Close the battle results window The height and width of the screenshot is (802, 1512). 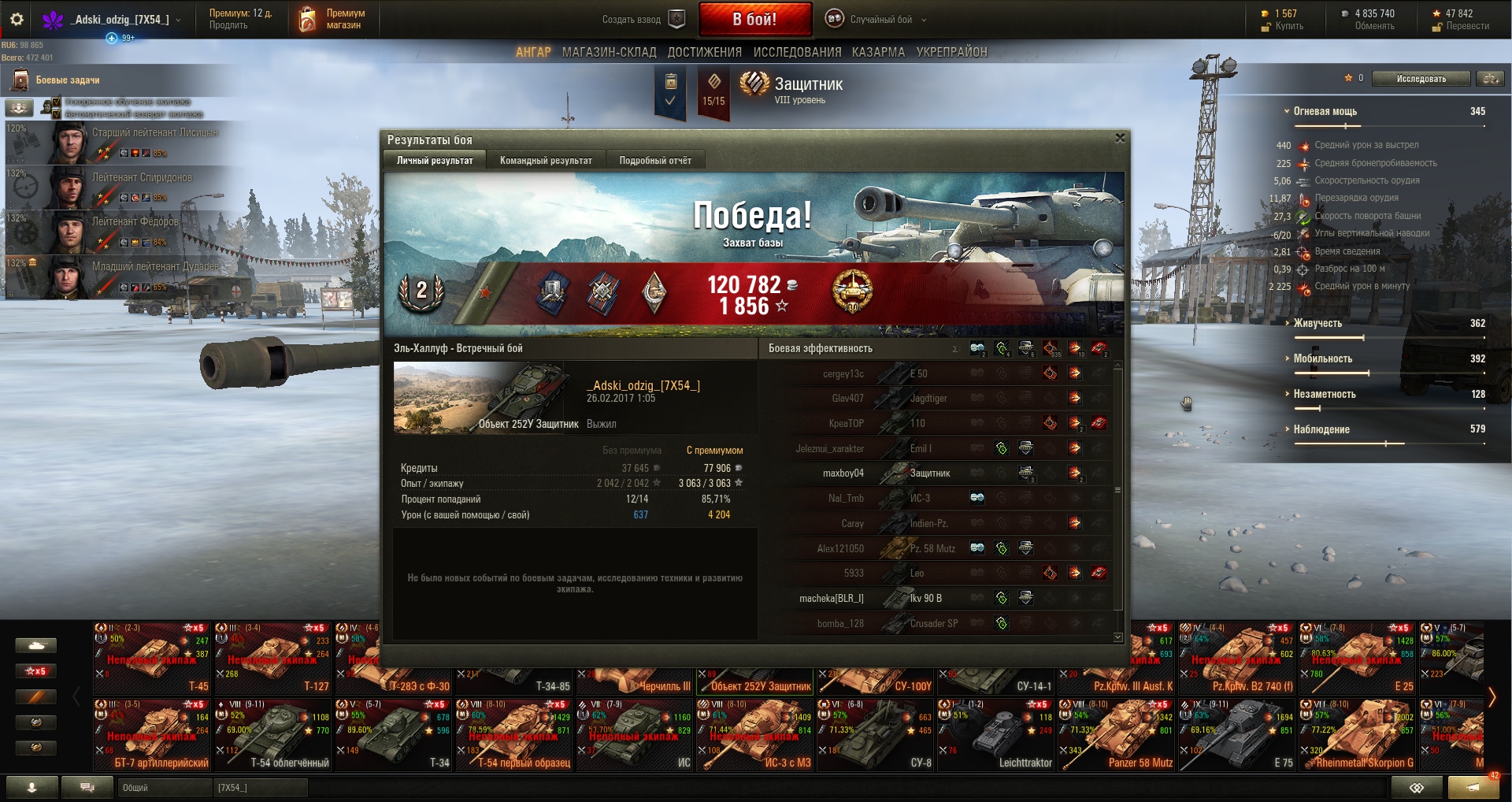1120,139
